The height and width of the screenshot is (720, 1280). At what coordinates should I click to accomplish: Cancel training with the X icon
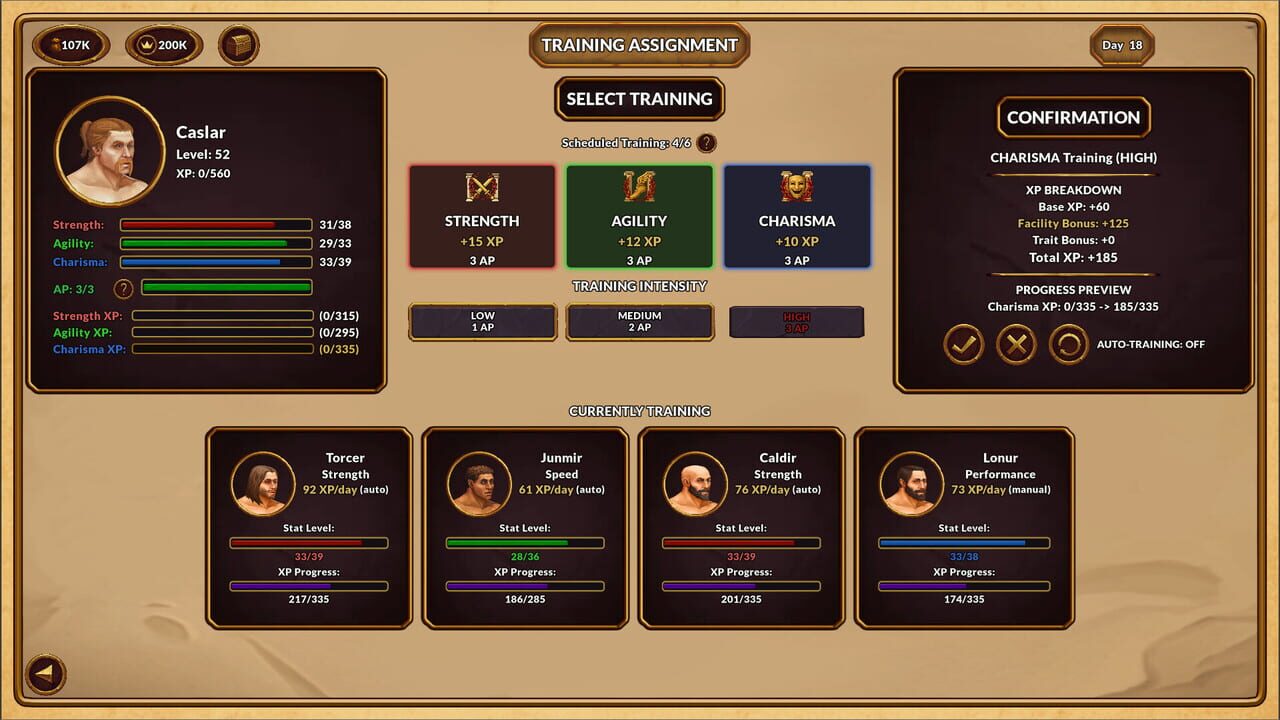1017,343
